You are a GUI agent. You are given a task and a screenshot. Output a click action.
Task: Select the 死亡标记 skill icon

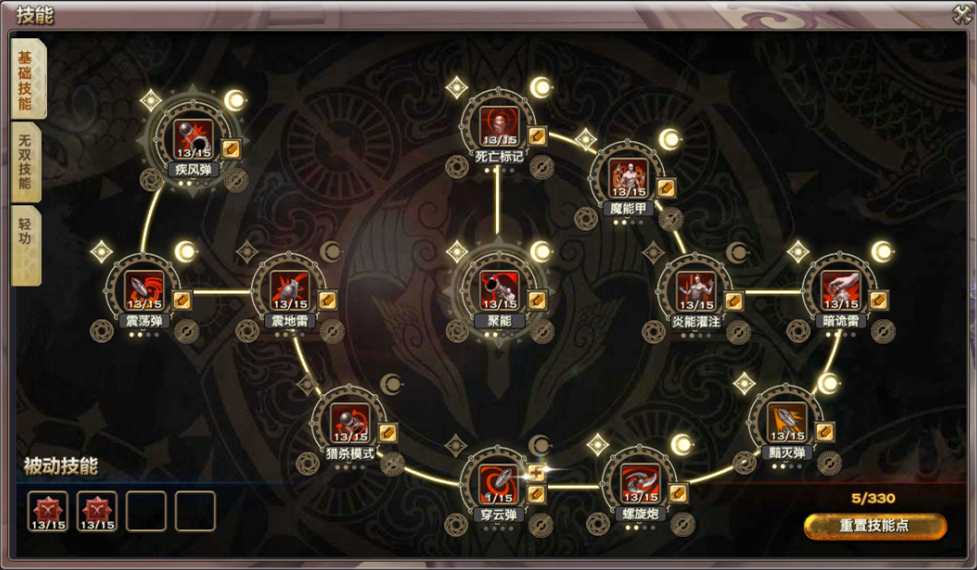499,126
